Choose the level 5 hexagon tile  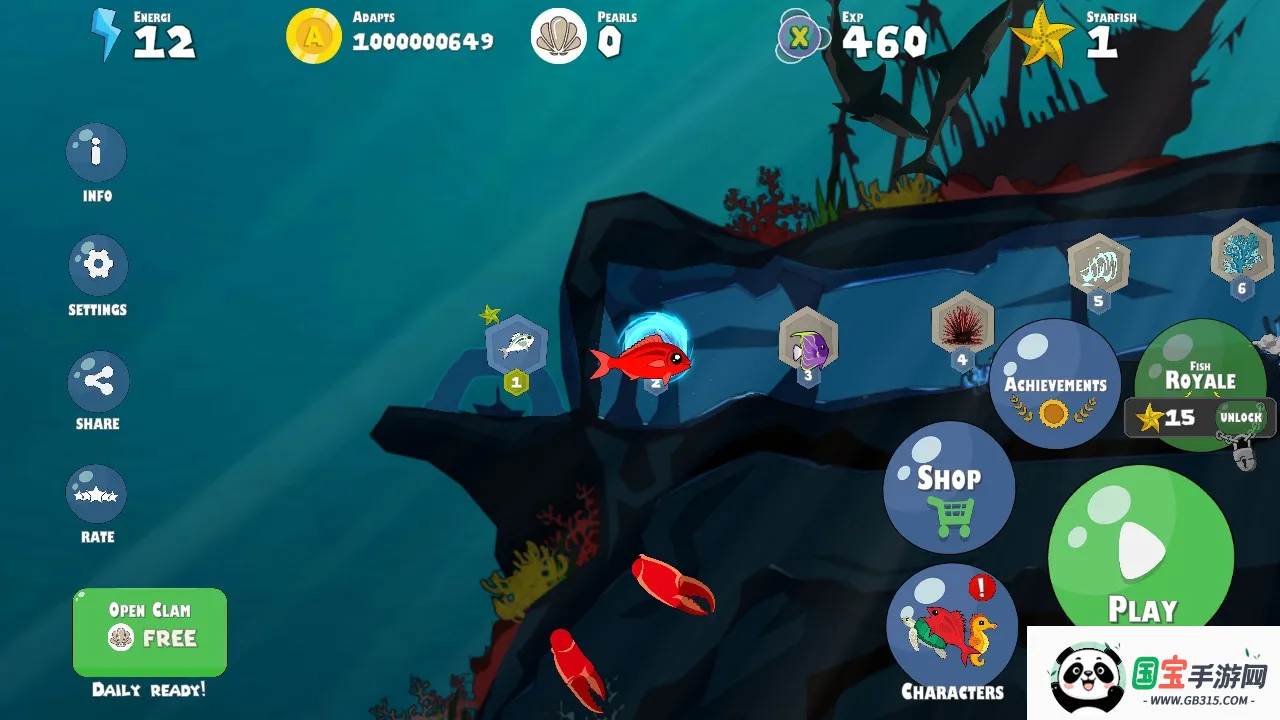(x=1098, y=265)
